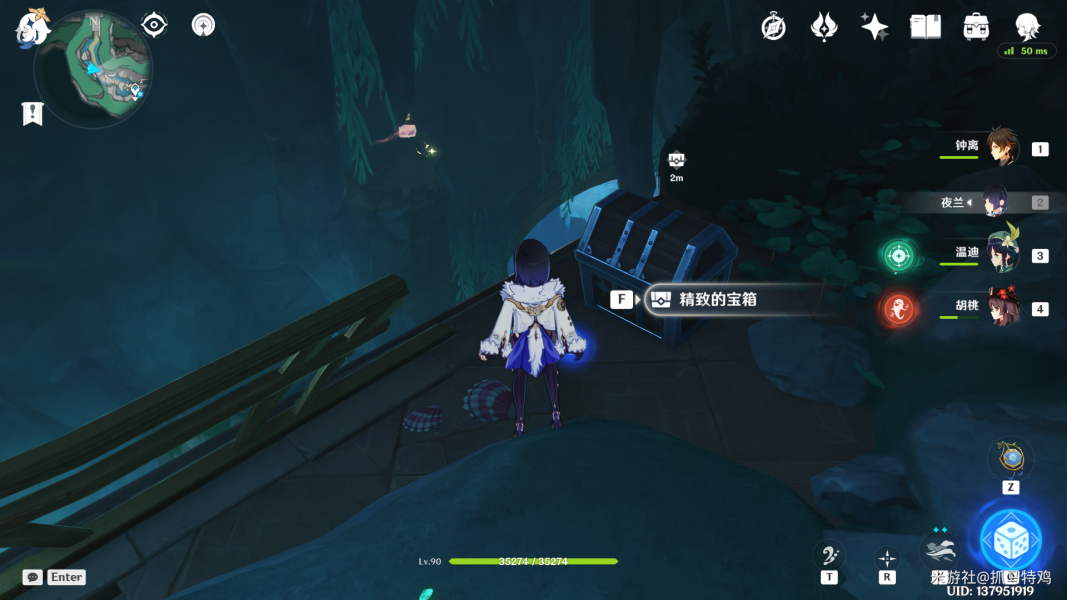Click the circular minimap
This screenshot has height=600, width=1067.
coord(93,69)
